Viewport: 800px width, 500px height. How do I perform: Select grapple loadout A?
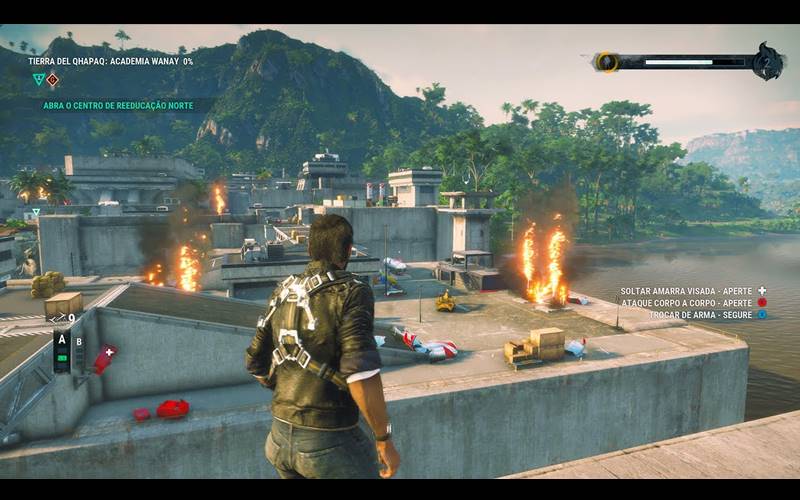click(62, 338)
